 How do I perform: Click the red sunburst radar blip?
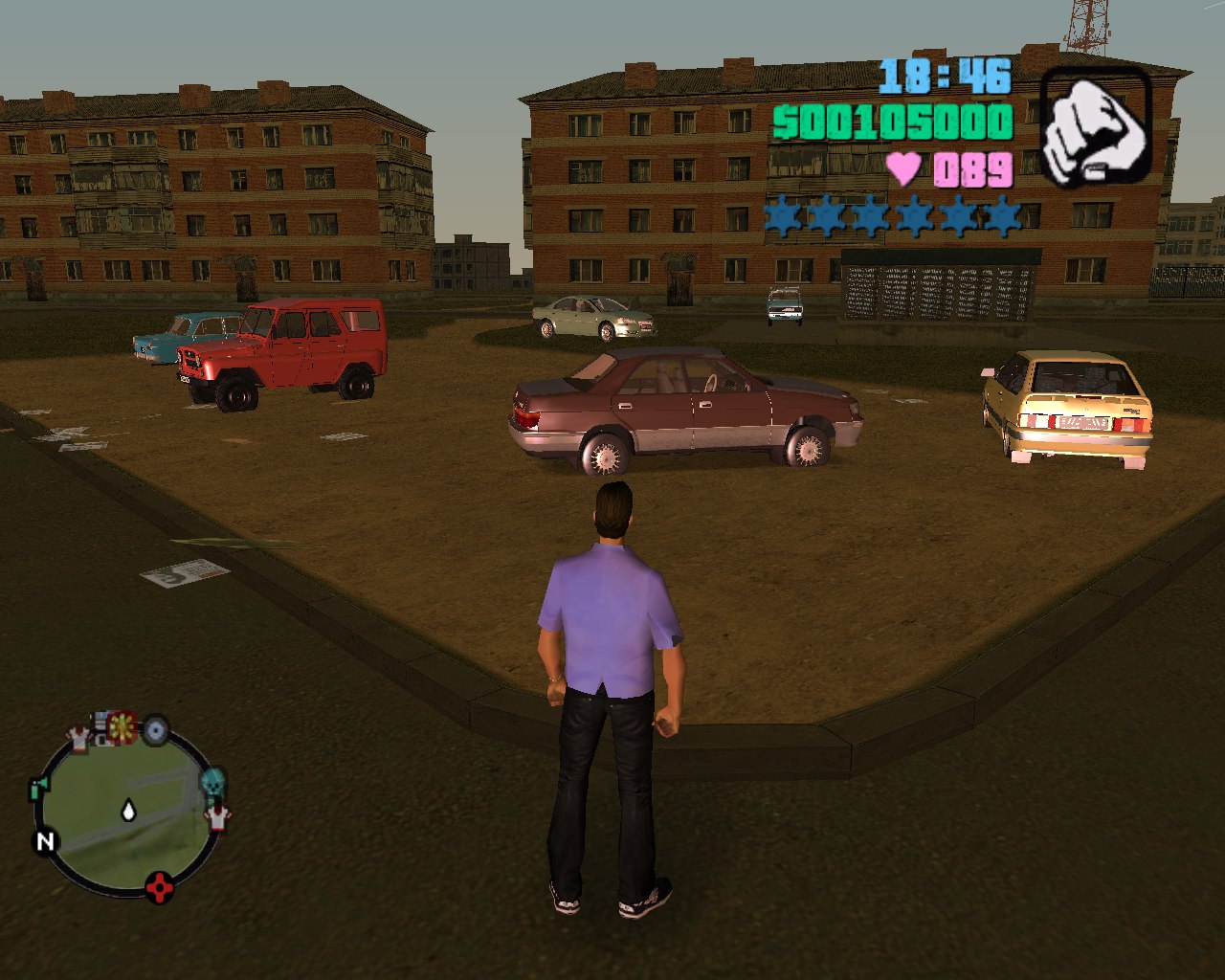[122, 727]
